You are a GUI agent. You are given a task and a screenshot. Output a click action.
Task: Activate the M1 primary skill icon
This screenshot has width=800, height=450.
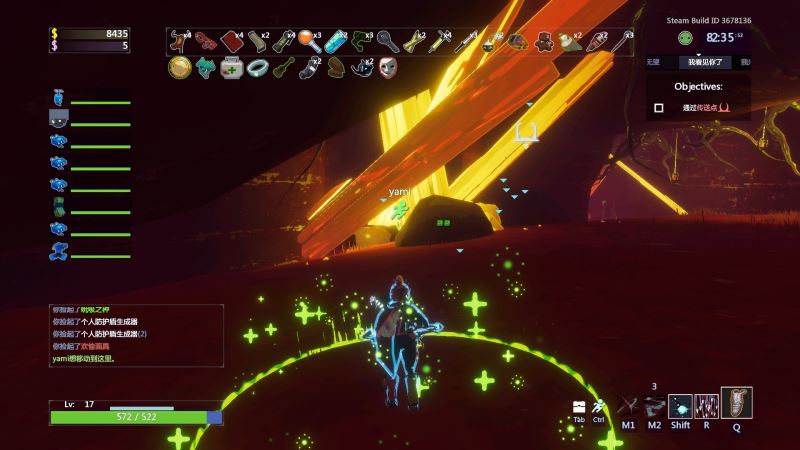tap(628, 405)
